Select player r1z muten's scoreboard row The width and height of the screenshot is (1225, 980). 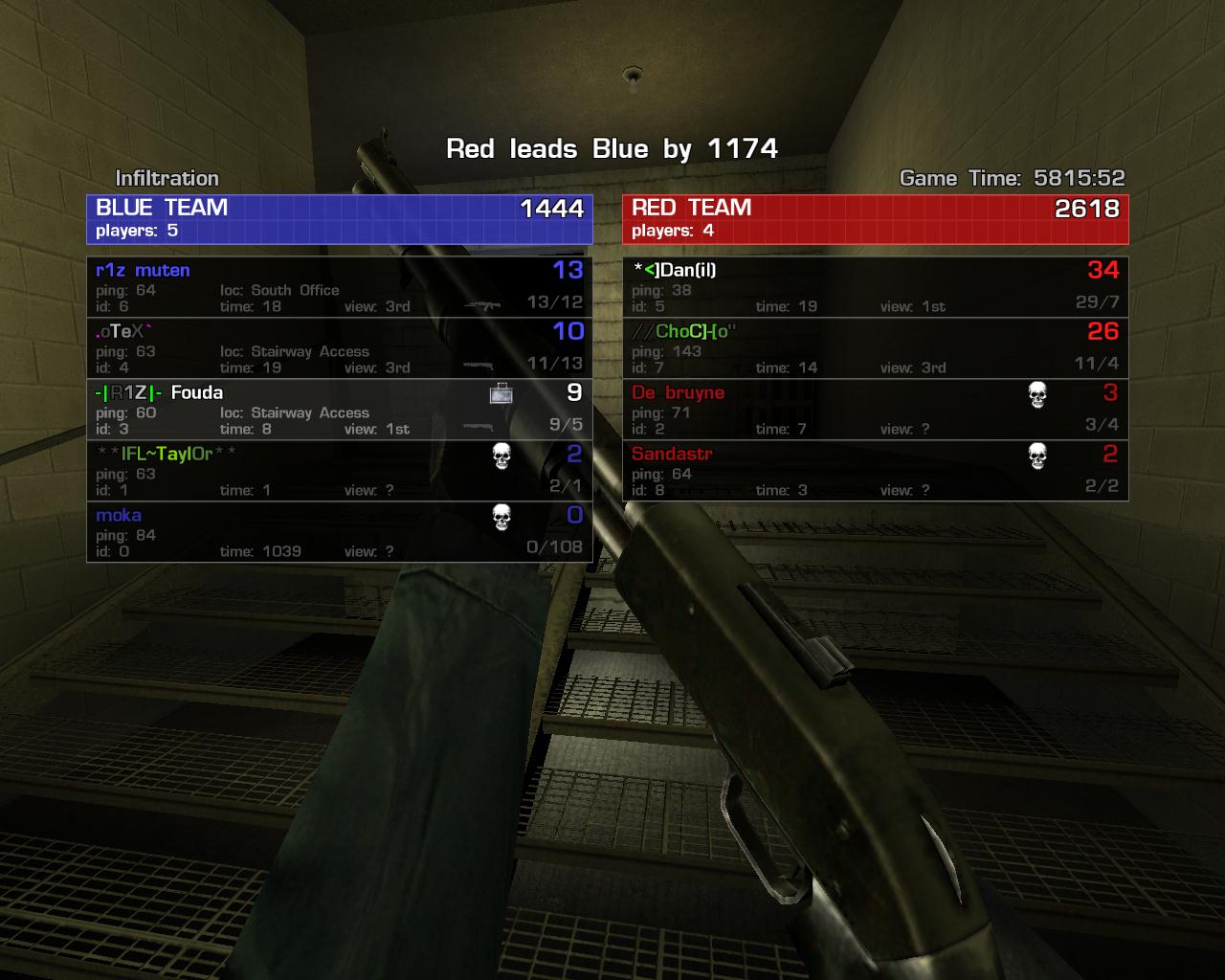coord(340,287)
